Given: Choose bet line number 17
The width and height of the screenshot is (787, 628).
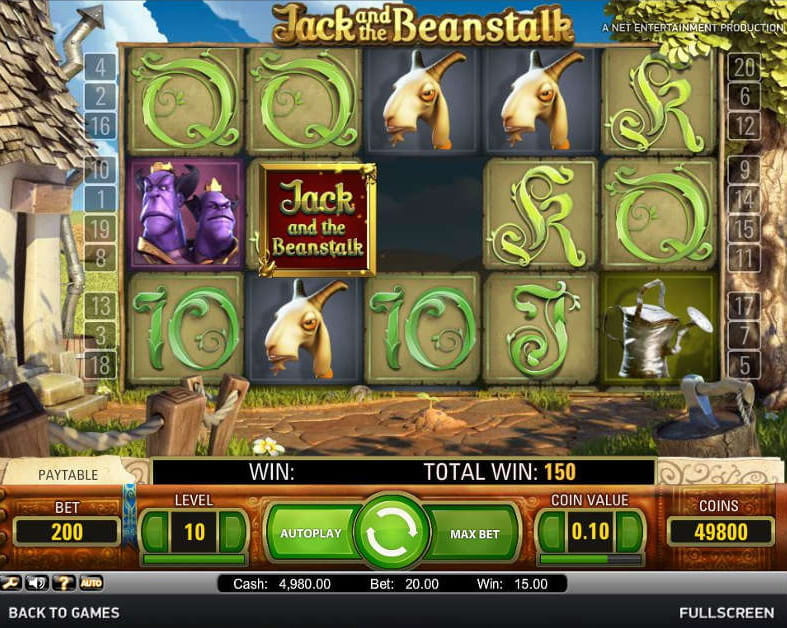Looking at the screenshot, I should (x=744, y=305).
